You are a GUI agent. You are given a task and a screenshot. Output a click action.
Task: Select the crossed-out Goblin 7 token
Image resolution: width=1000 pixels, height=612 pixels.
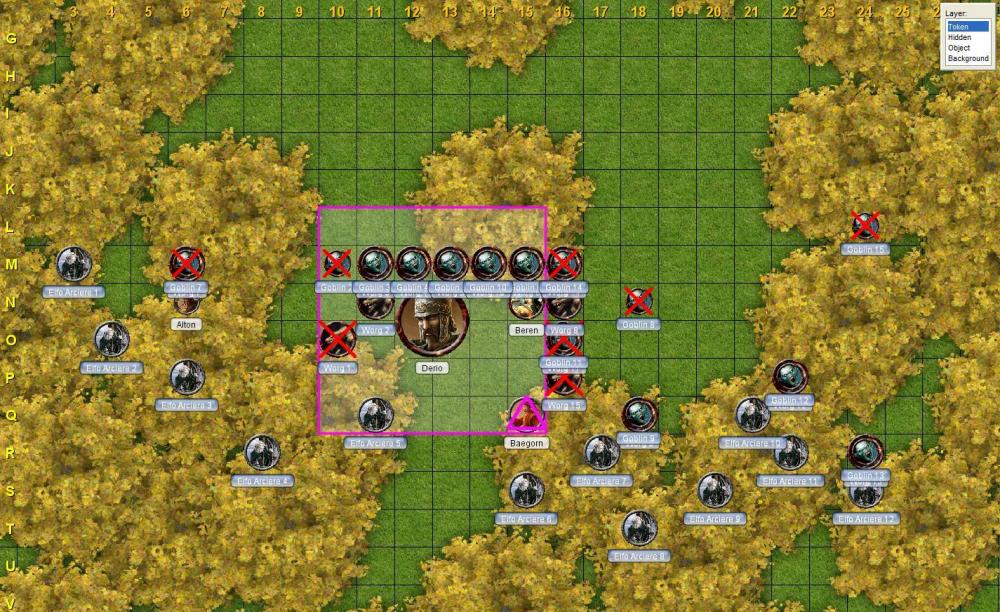187,264
